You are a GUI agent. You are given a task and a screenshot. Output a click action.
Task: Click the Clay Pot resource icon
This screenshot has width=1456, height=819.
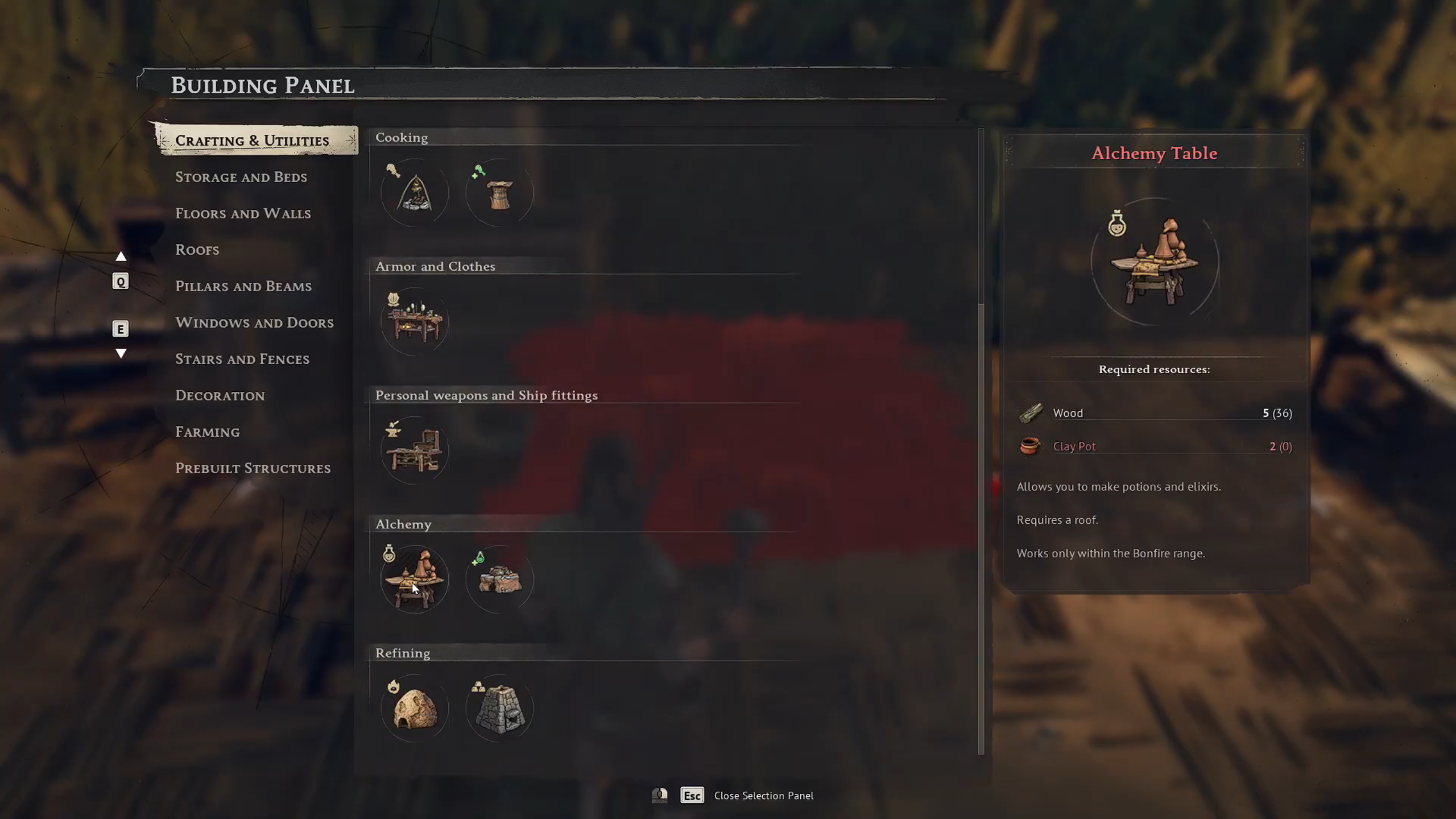[1031, 446]
